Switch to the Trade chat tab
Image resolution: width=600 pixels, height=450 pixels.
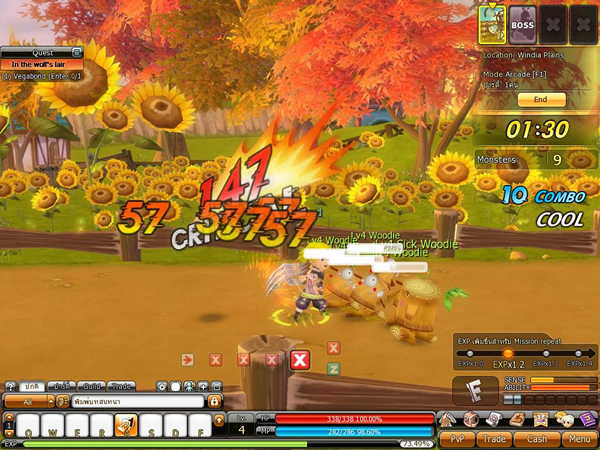click(x=122, y=386)
